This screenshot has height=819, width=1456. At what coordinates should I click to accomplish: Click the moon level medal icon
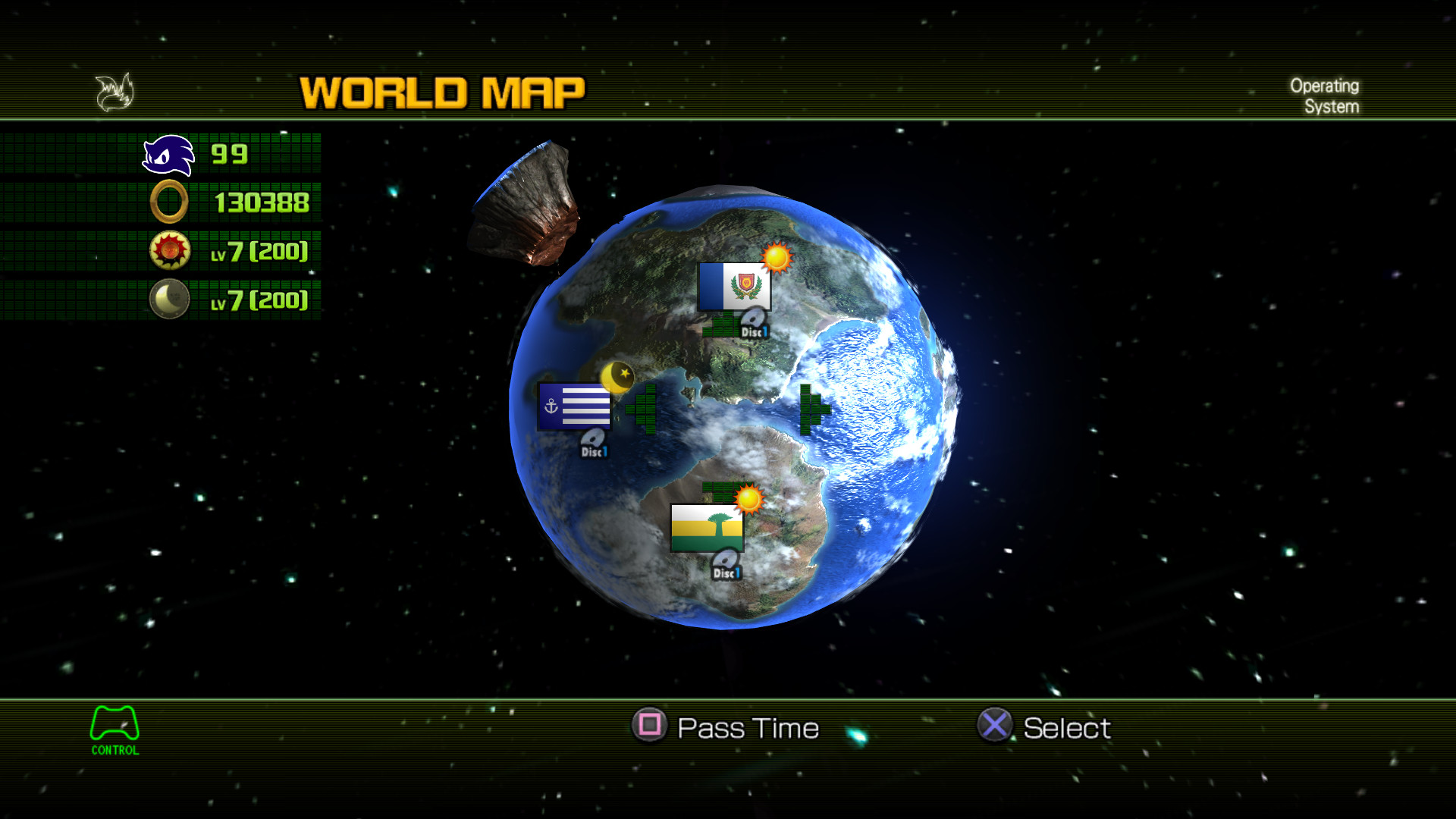pos(168,298)
